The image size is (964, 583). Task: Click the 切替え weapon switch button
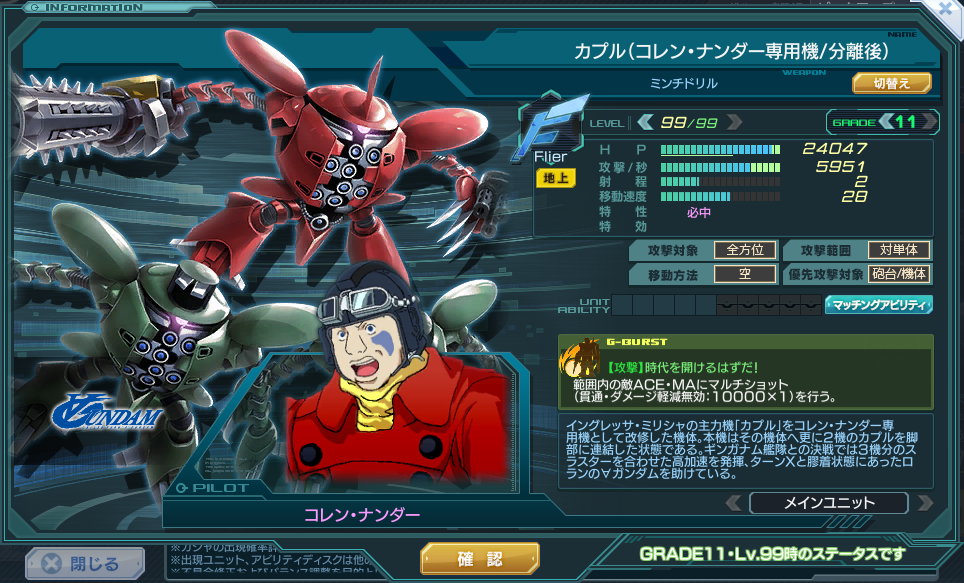coord(891,83)
